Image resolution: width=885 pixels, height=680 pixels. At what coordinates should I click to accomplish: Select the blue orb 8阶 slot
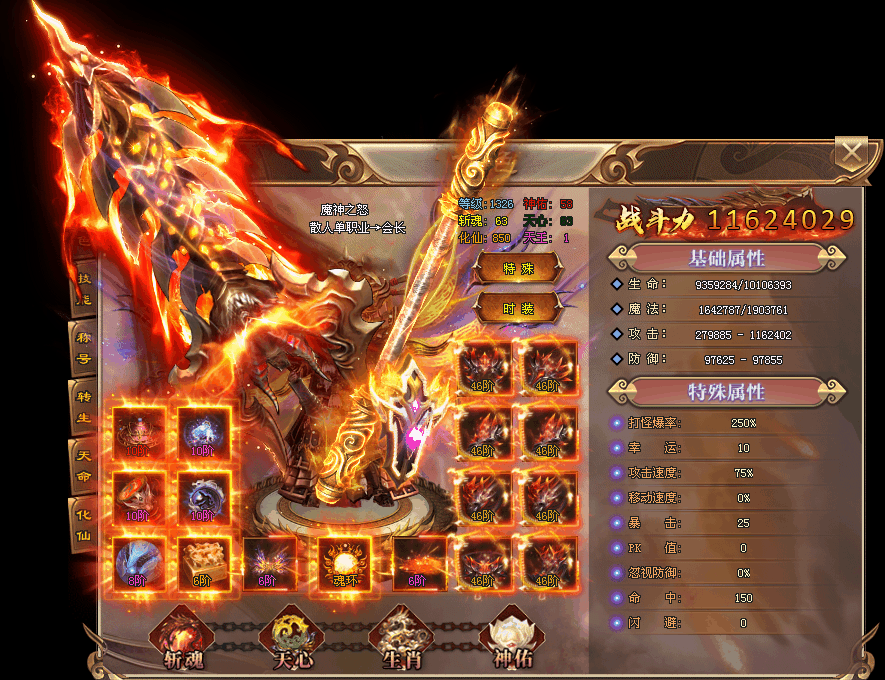[x=139, y=563]
